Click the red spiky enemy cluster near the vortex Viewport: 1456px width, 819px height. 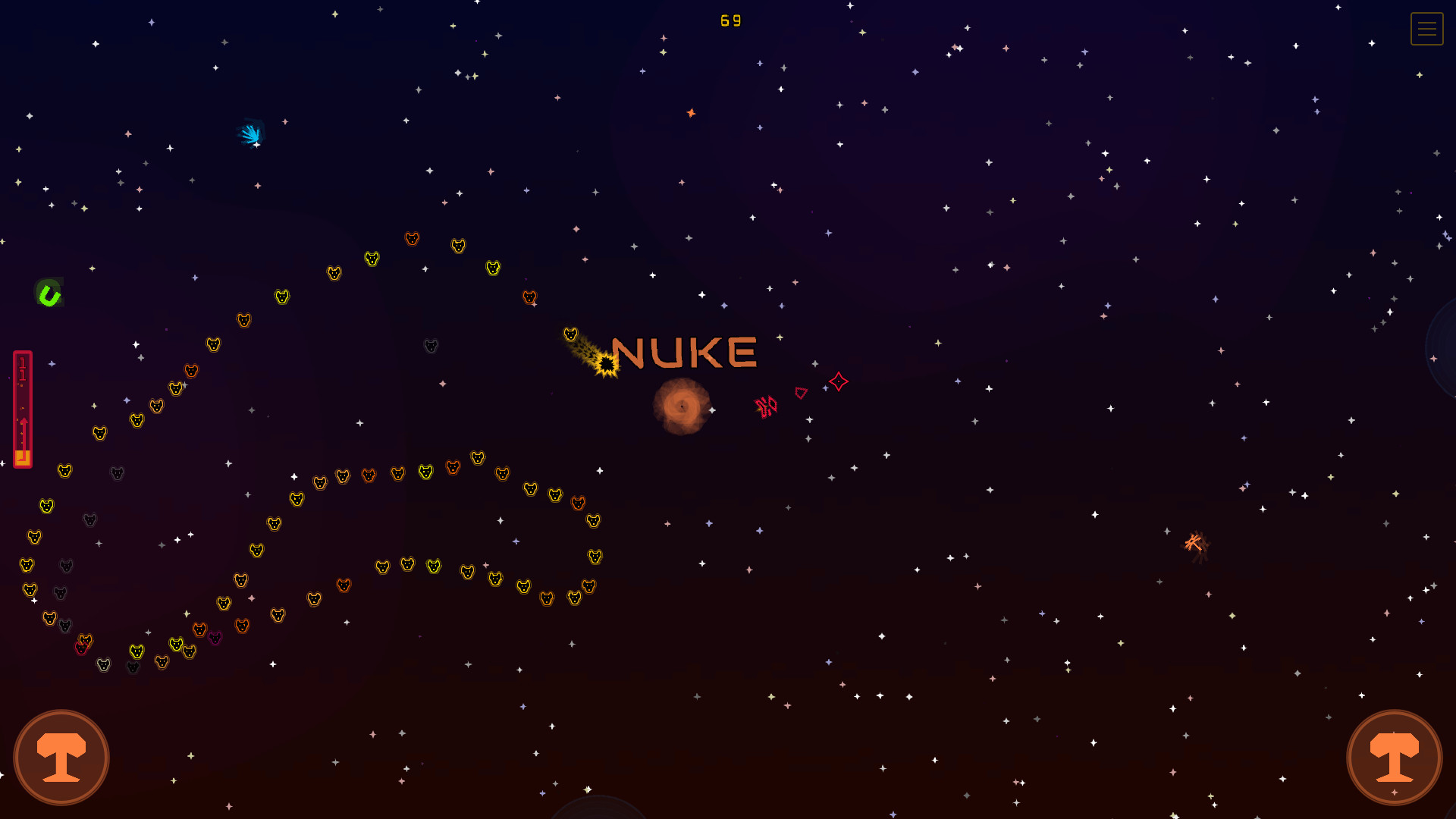pyautogui.click(x=767, y=406)
